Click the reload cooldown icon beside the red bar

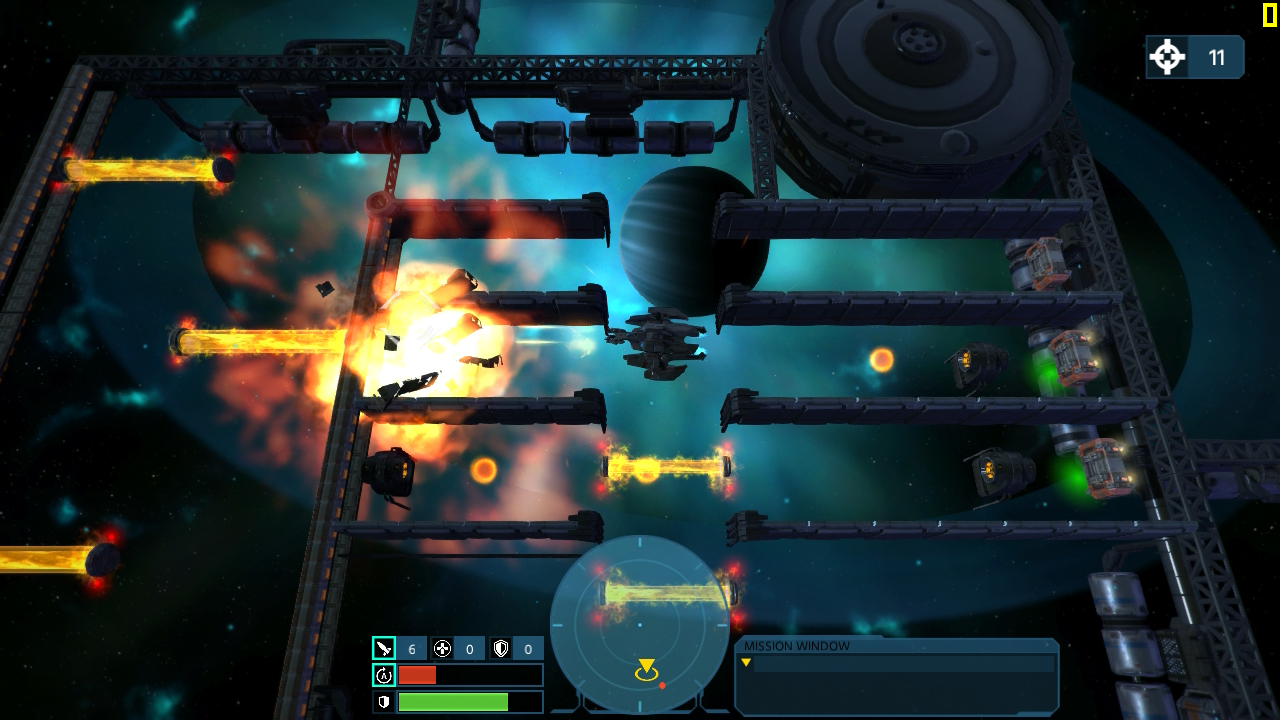pyautogui.click(x=383, y=675)
